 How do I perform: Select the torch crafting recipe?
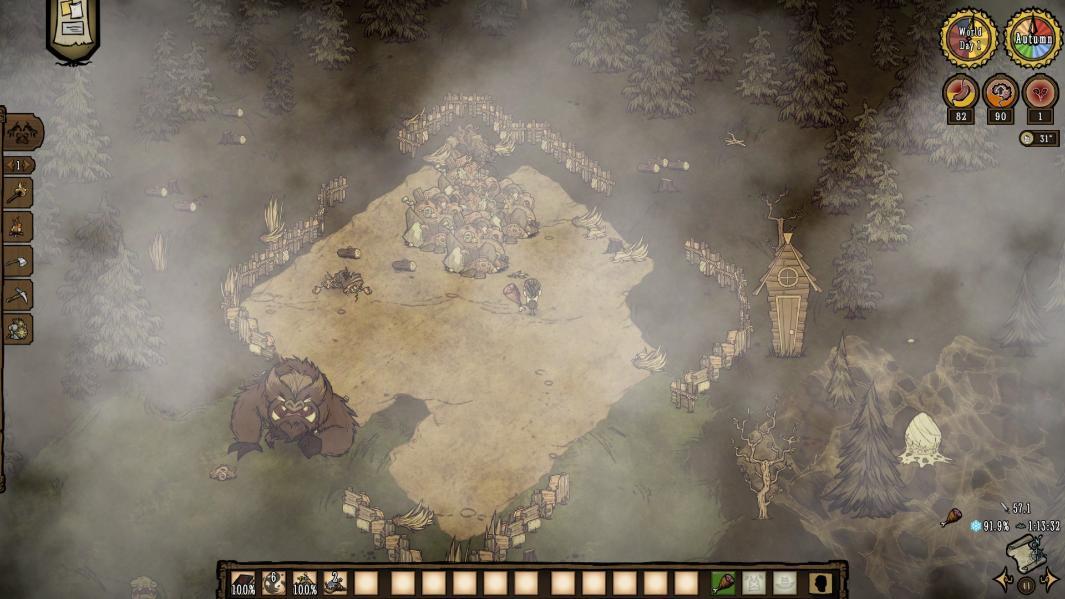point(19,193)
